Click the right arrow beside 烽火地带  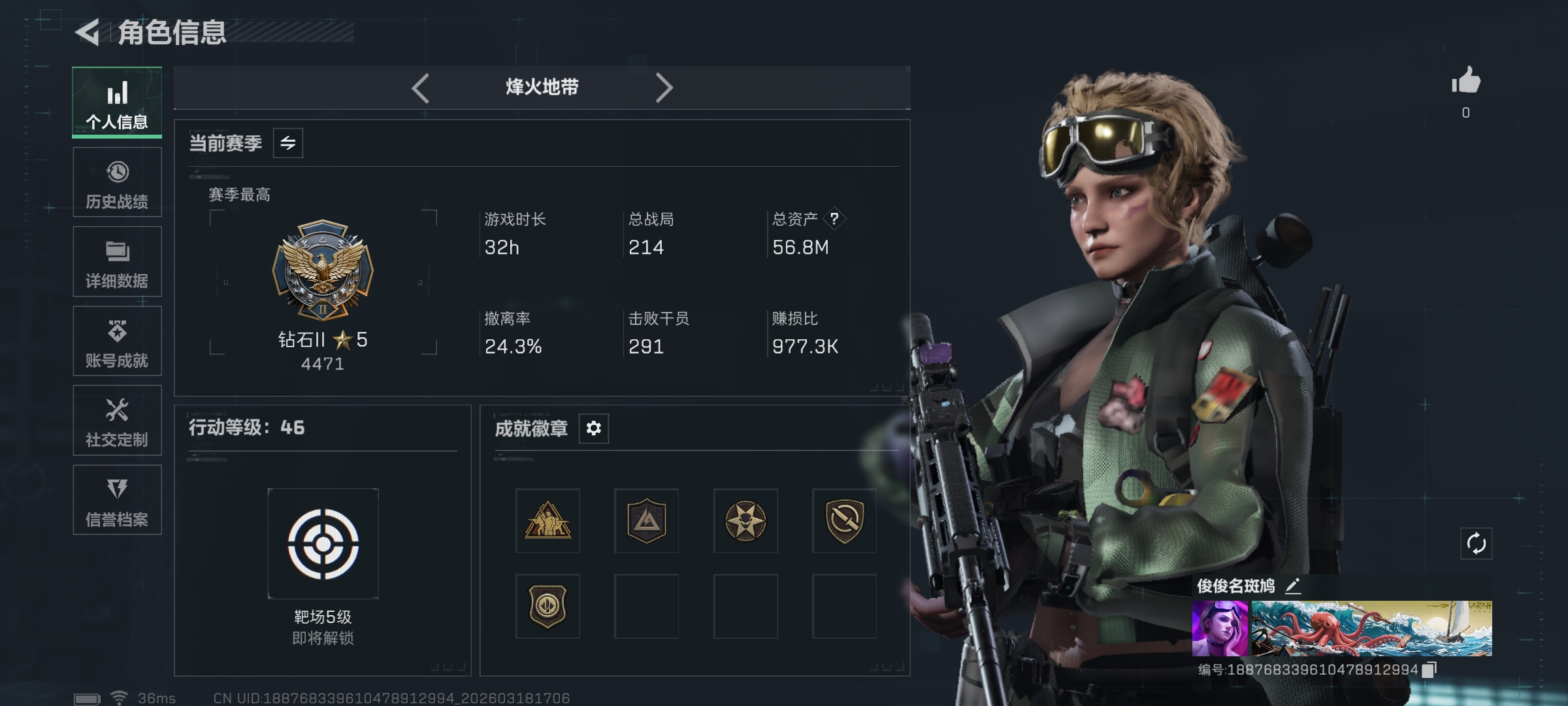coord(664,88)
